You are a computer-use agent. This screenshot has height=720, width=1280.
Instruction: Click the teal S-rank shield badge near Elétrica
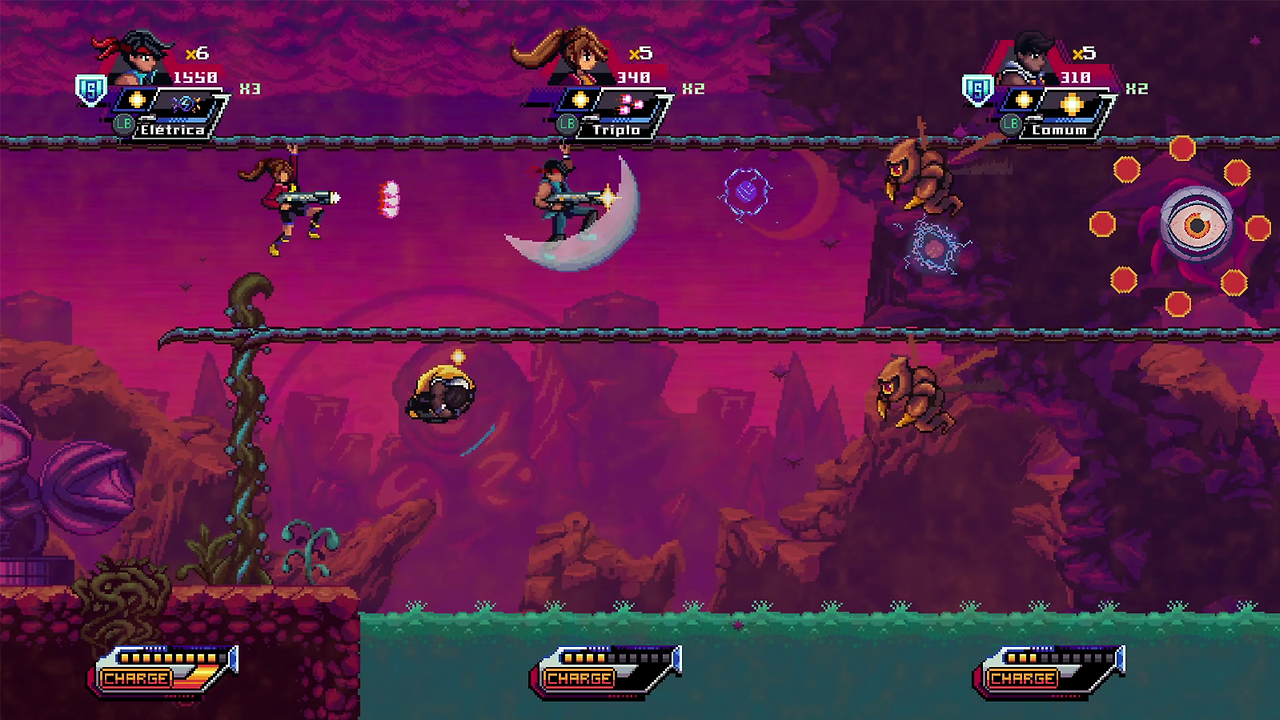[92, 91]
